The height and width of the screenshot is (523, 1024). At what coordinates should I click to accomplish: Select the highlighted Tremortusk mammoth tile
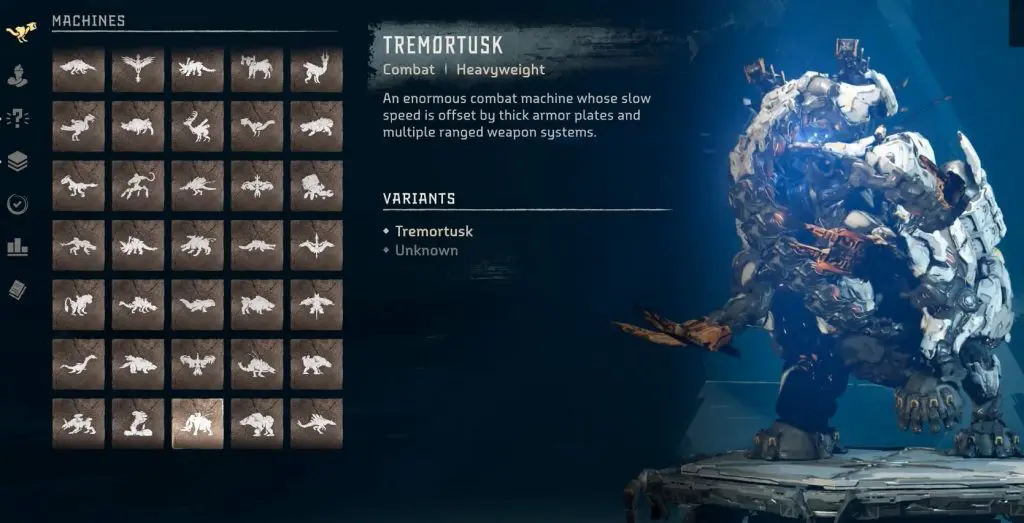(x=197, y=423)
